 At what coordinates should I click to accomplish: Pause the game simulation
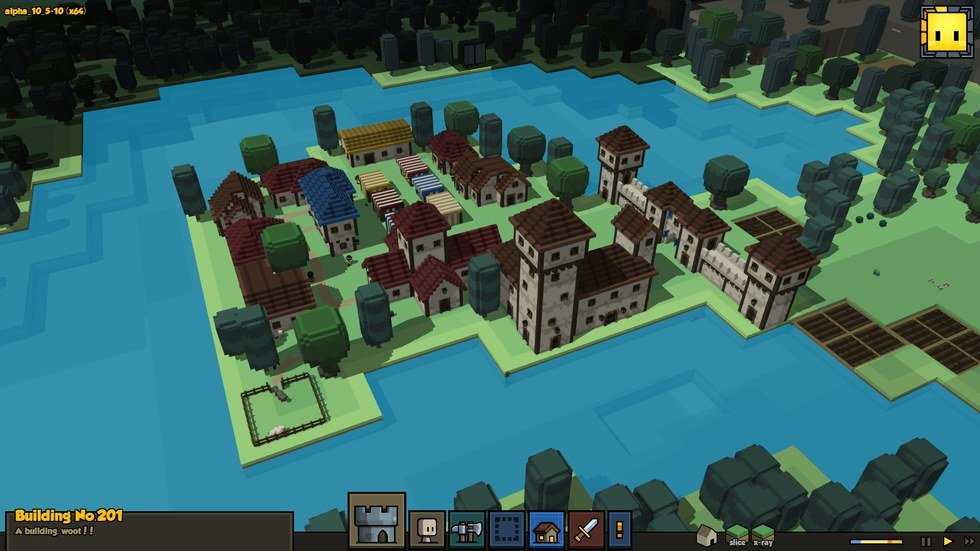point(926,541)
